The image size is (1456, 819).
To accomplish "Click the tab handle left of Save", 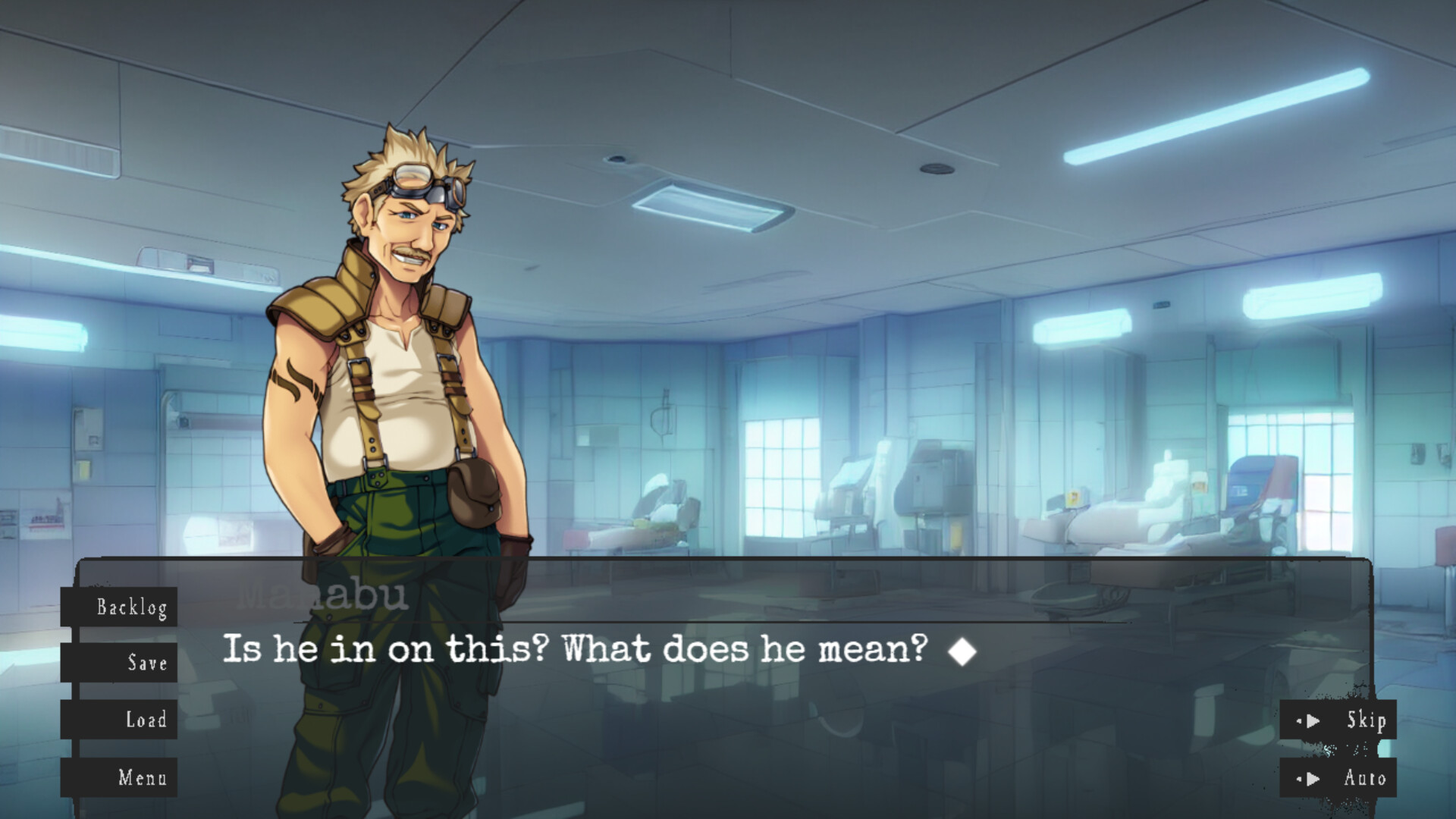I will click(x=74, y=663).
